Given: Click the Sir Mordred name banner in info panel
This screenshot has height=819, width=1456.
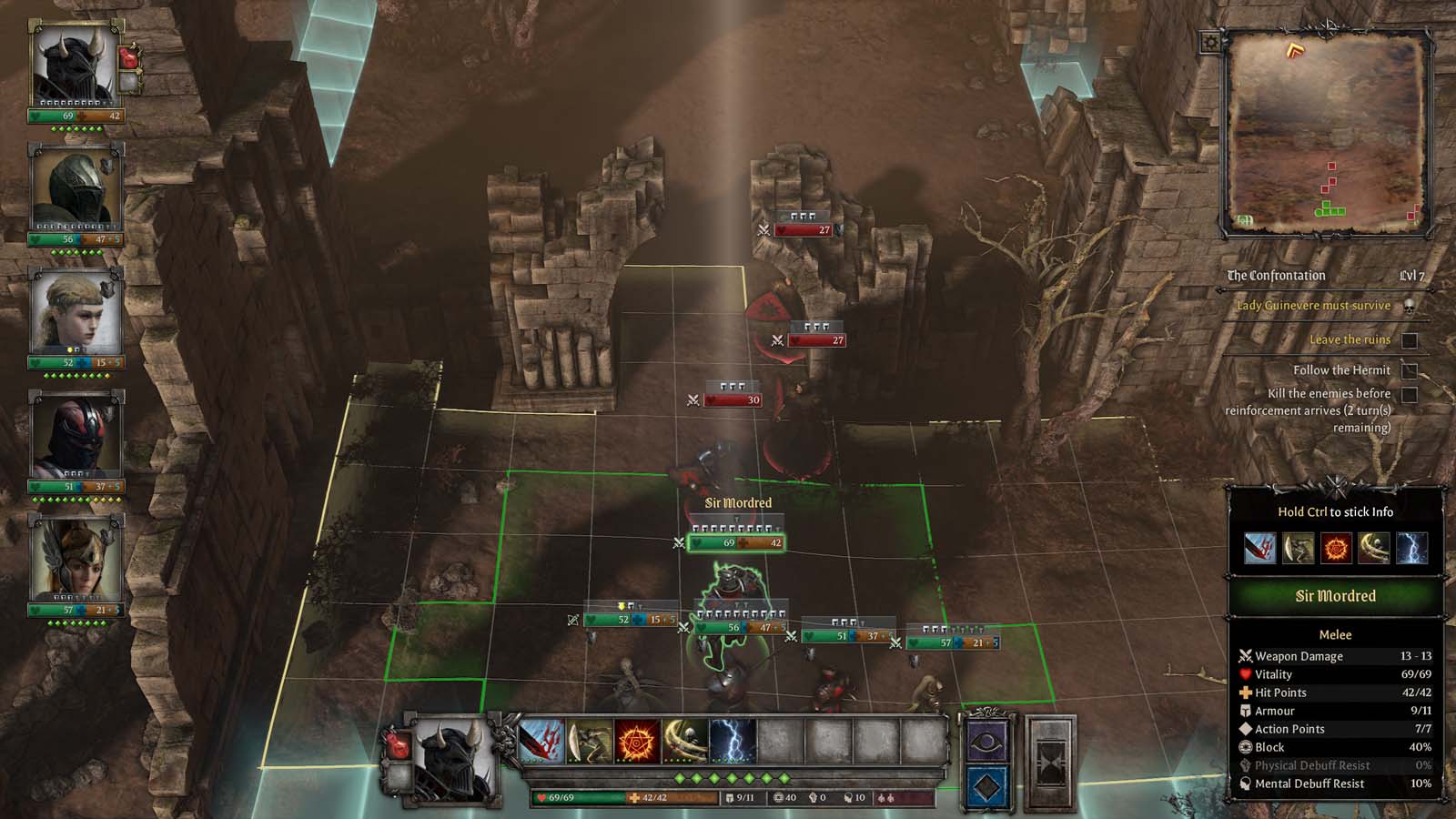Looking at the screenshot, I should (1335, 596).
